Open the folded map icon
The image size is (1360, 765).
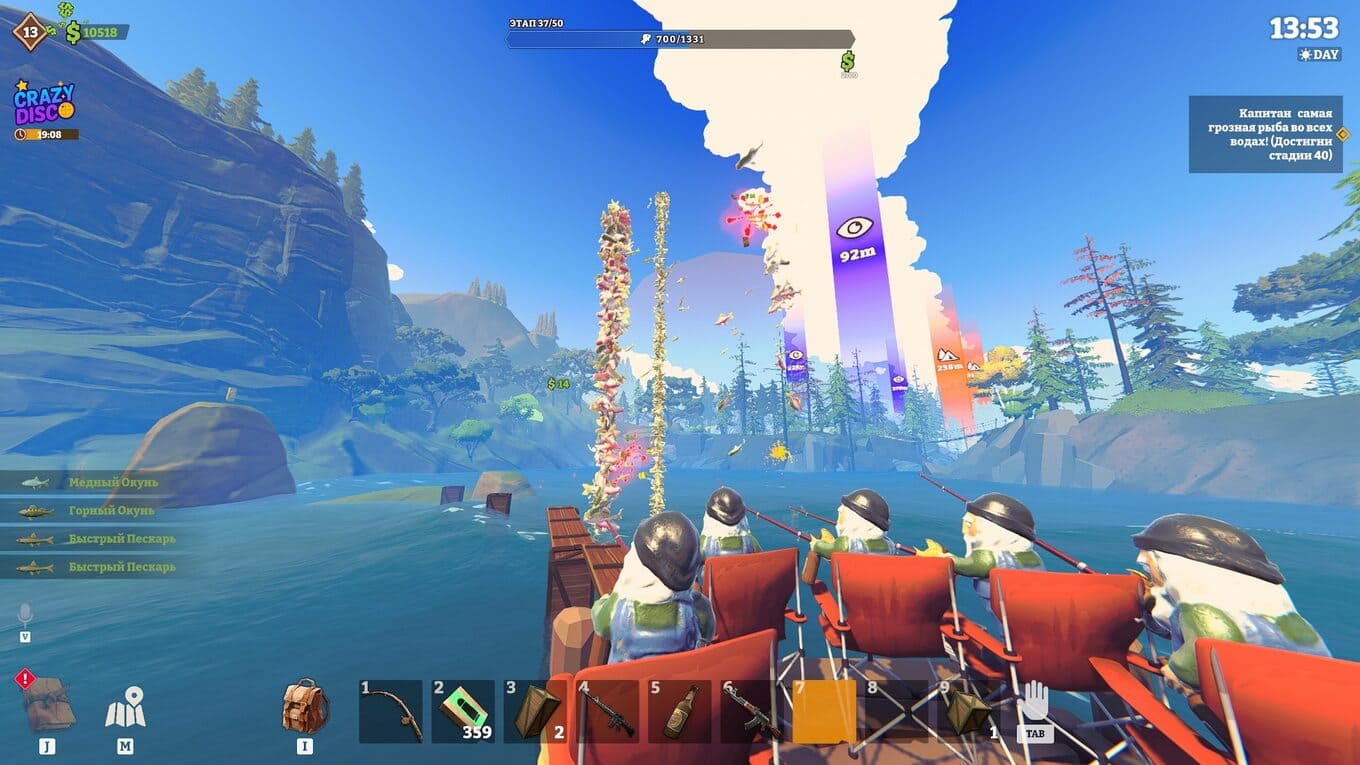pyautogui.click(x=125, y=707)
